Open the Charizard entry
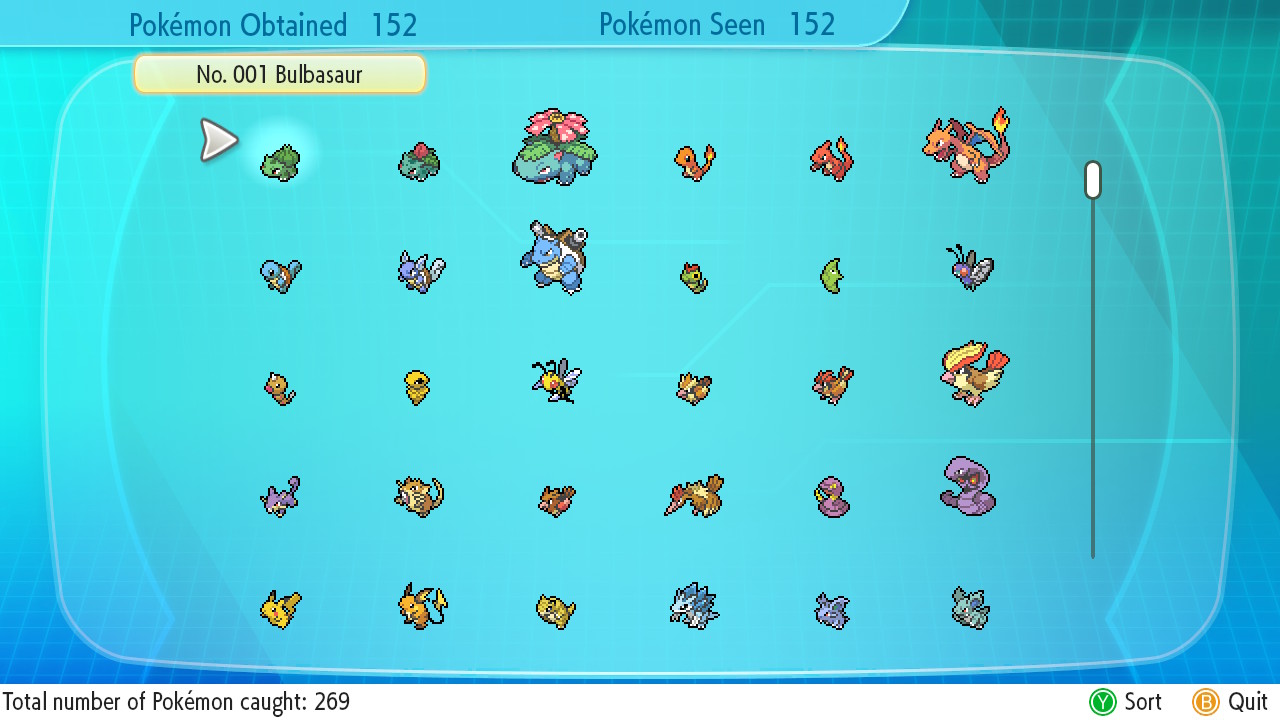The height and width of the screenshot is (720, 1280). [x=967, y=147]
